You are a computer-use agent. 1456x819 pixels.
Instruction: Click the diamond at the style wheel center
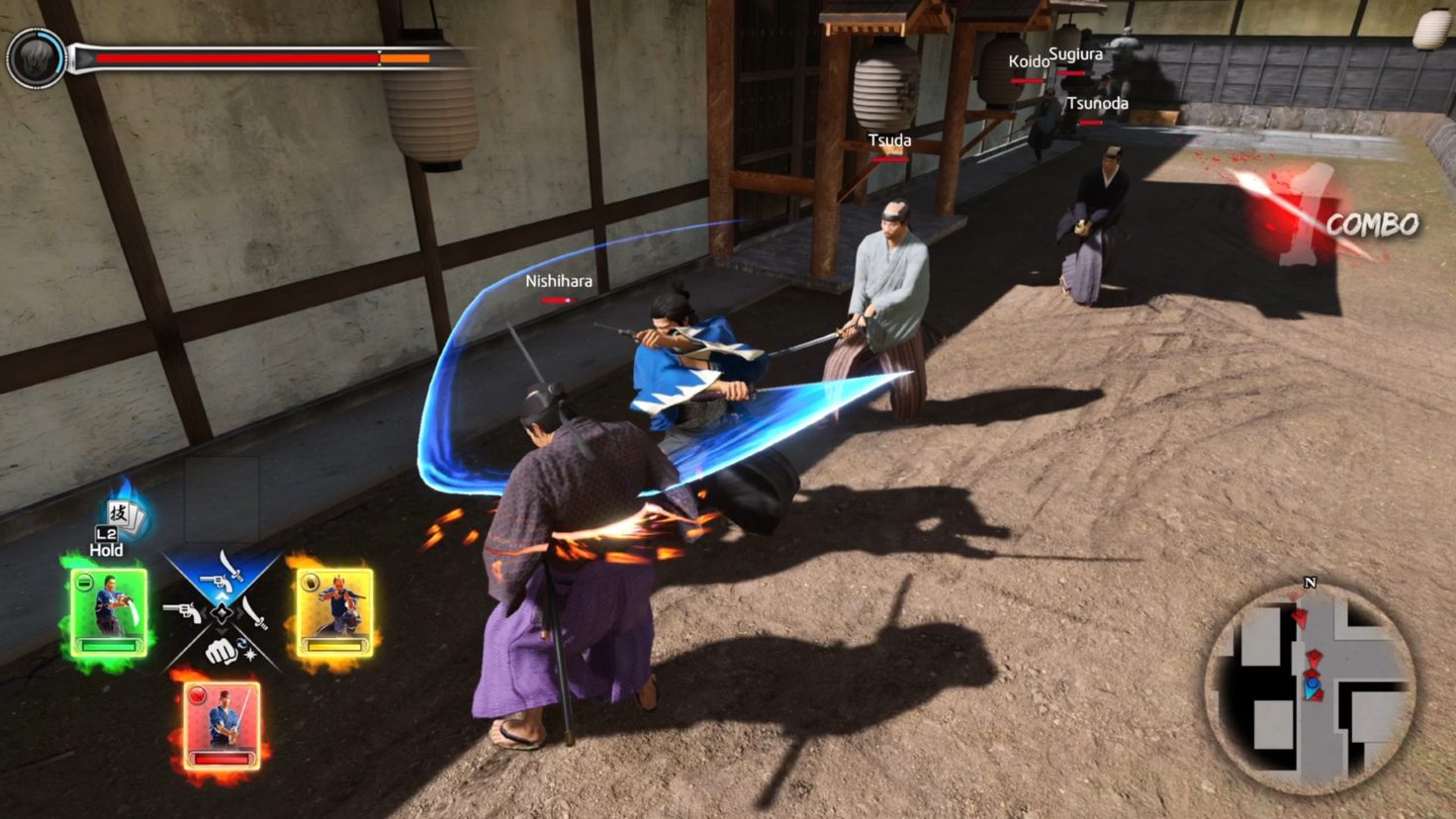point(222,612)
